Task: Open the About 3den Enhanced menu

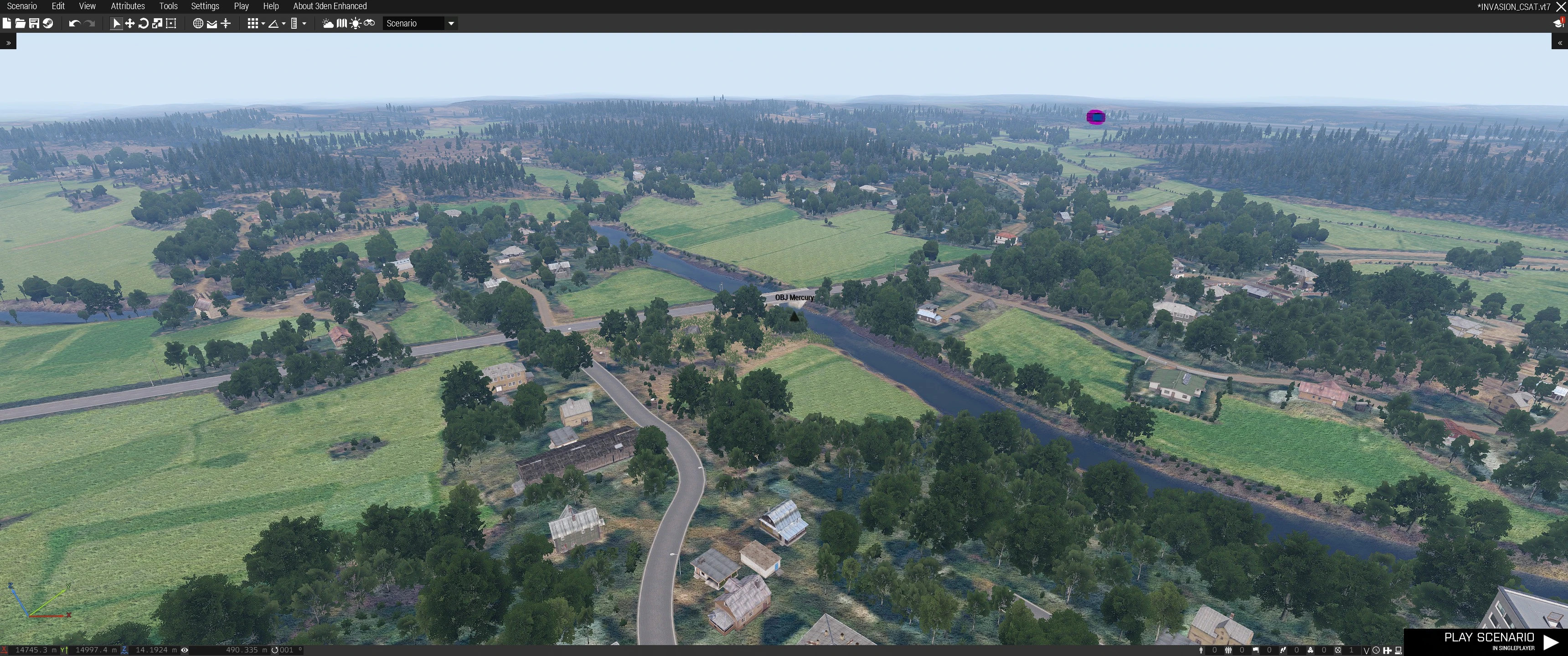Action: pos(330,6)
